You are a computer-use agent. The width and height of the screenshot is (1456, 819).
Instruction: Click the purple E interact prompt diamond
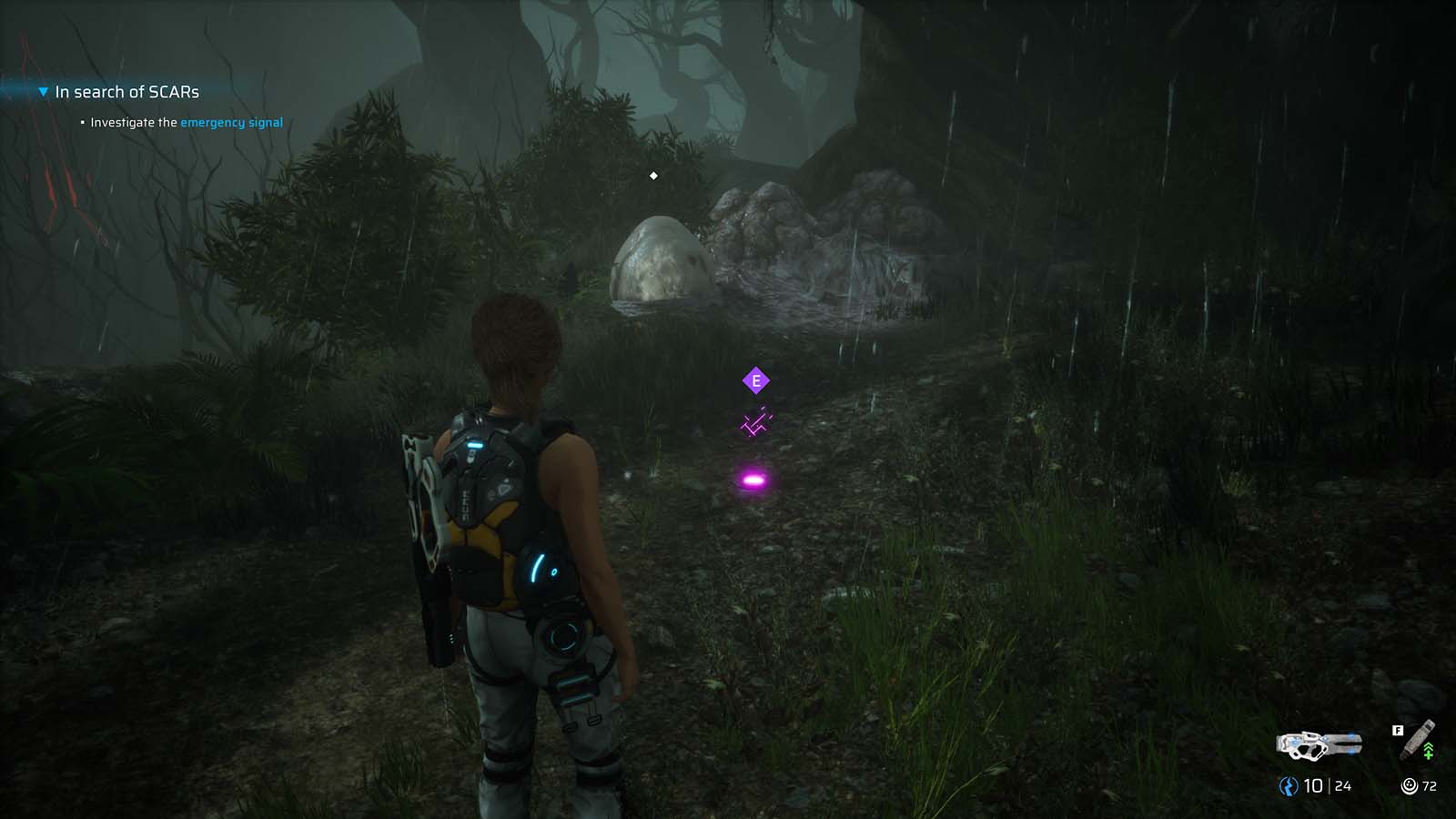point(757,379)
